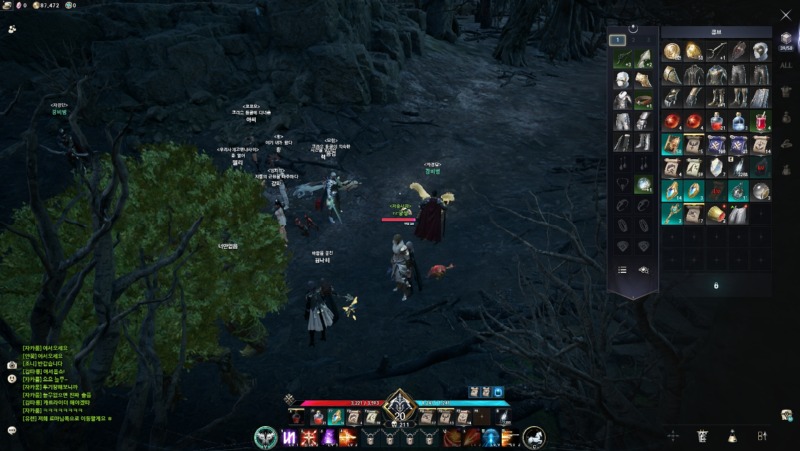Open the list icon under the equipment panel
Screen dimensions: 800x451
pyautogui.click(x=622, y=270)
